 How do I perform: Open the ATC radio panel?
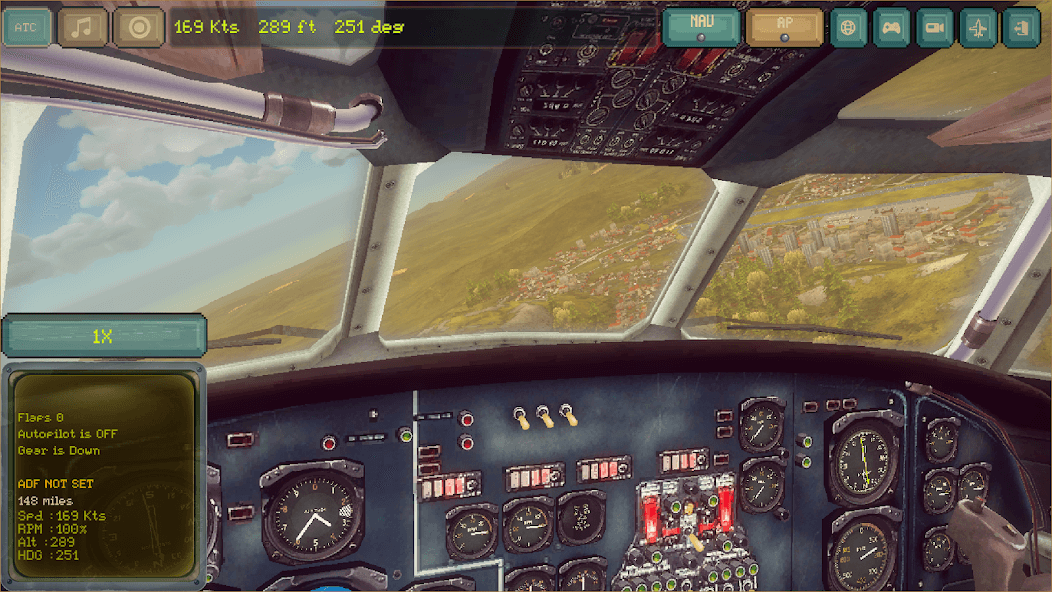pyautogui.click(x=27, y=27)
